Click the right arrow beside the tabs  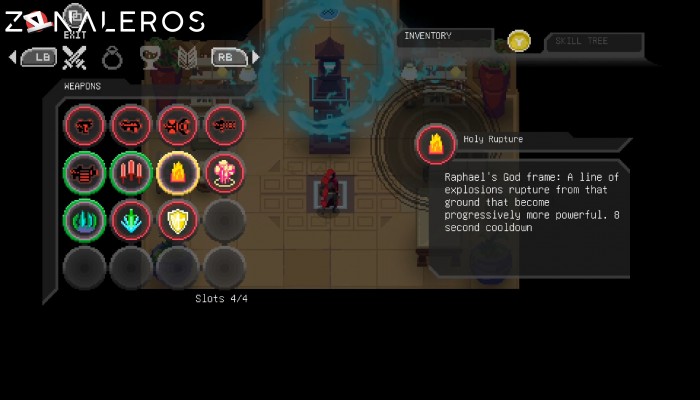(x=256, y=57)
